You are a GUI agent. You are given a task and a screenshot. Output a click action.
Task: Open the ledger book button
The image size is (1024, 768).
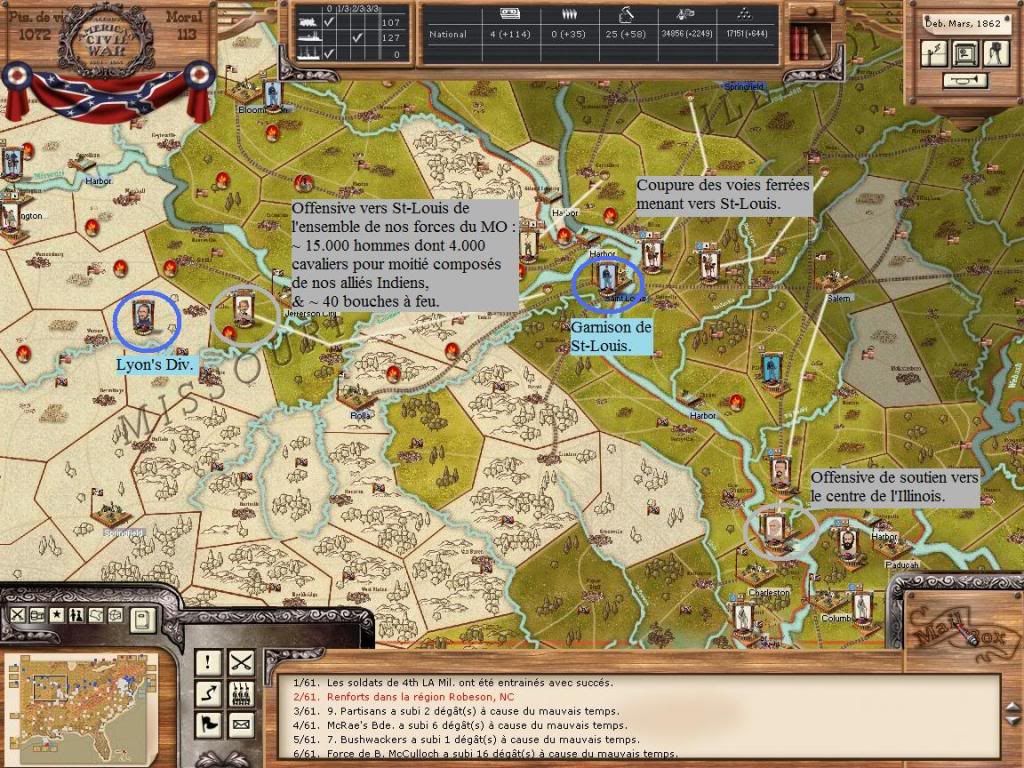click(x=142, y=619)
